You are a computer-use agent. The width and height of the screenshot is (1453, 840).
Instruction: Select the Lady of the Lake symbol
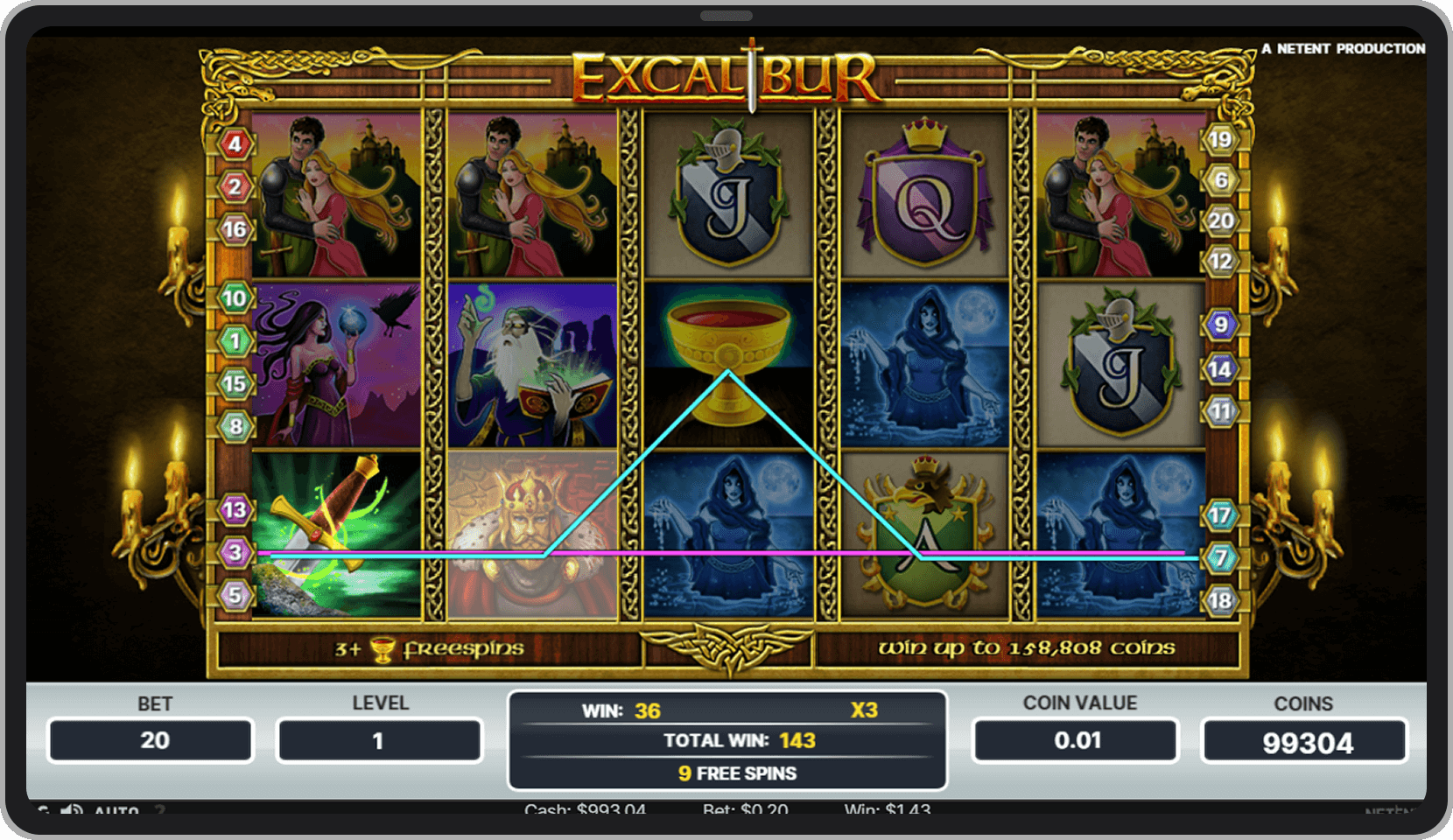coord(924,363)
